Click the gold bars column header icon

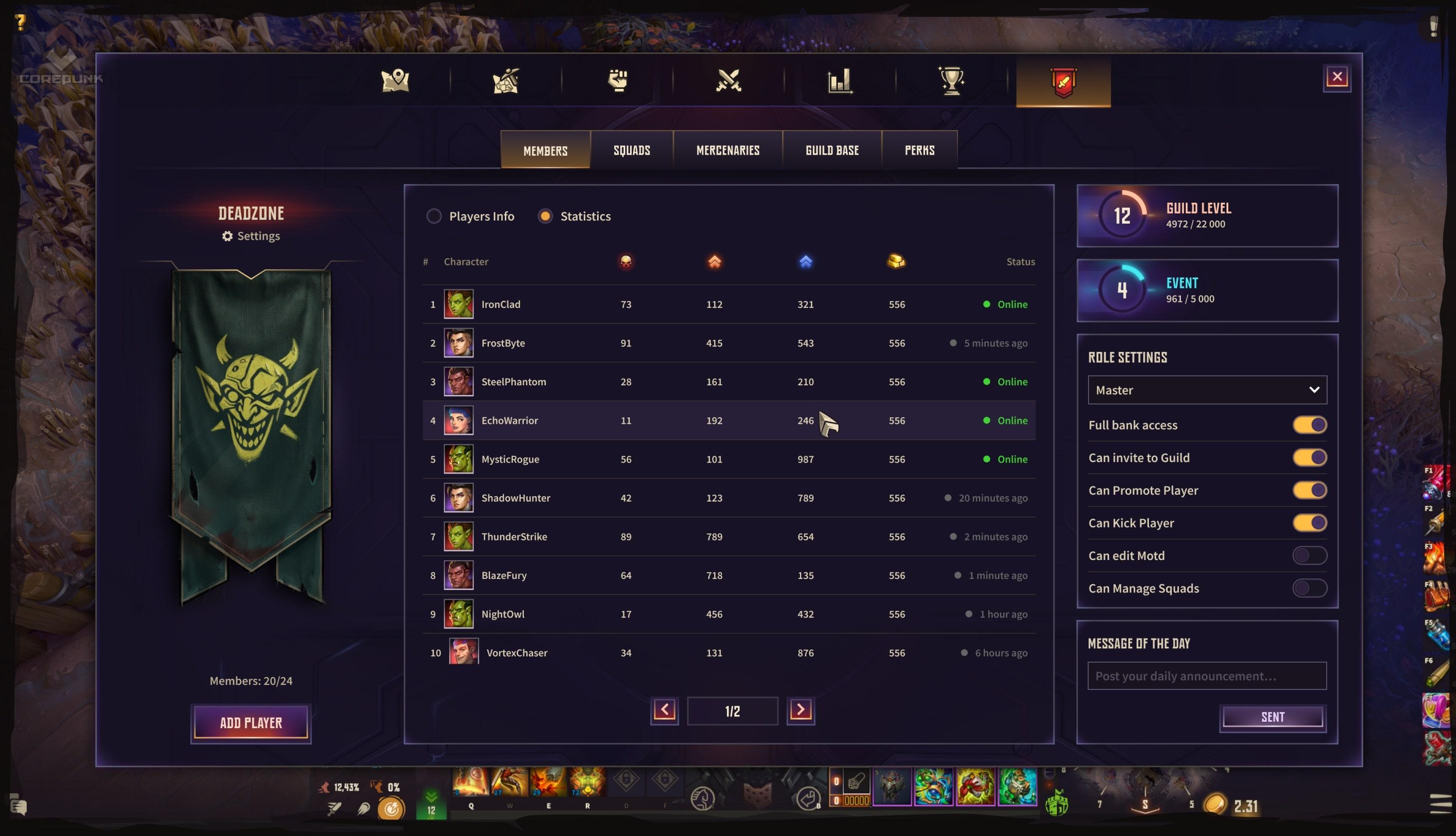point(897,262)
